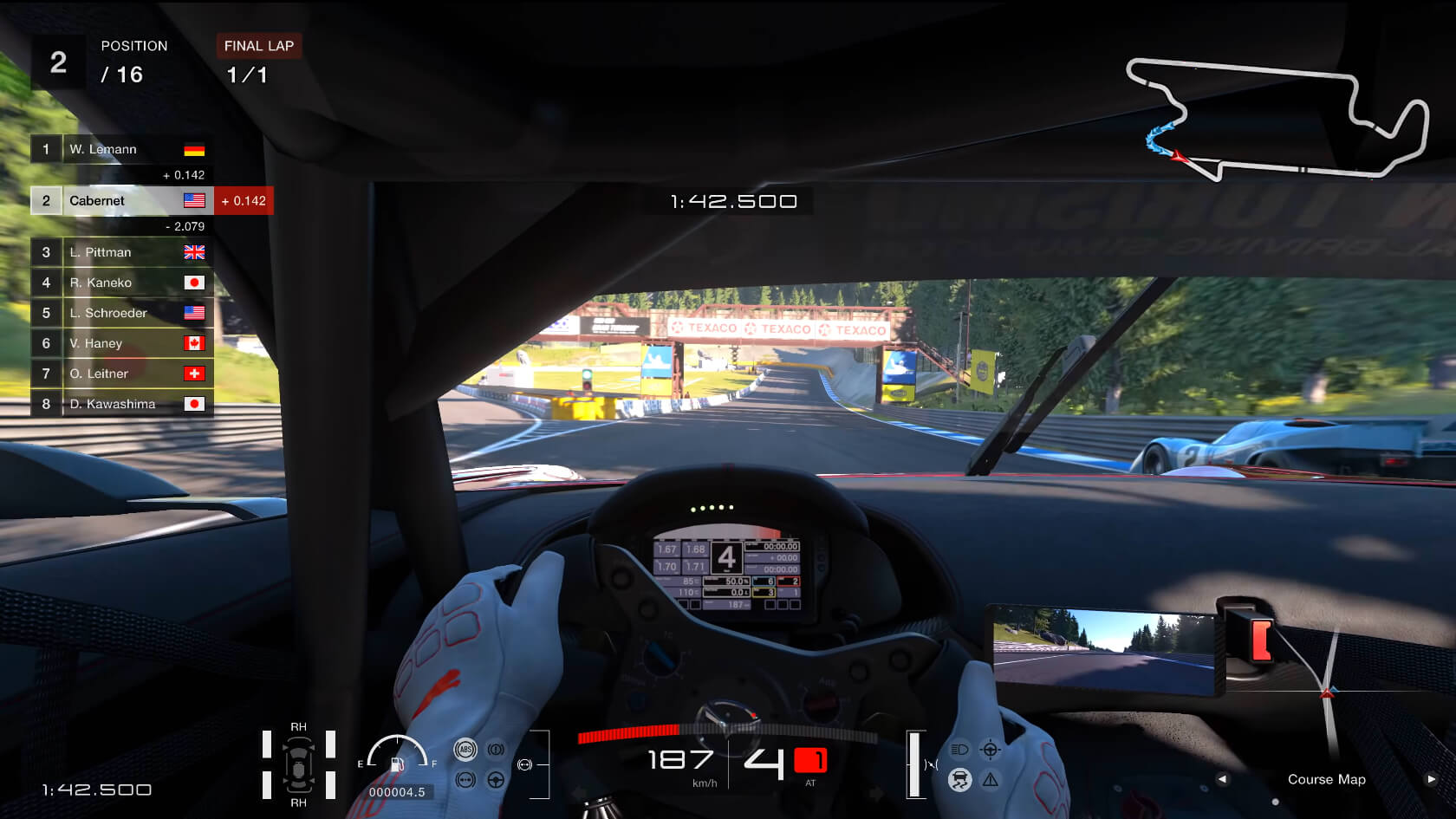Pick L. Pittman from the standings
This screenshot has width=1456, height=819.
pyautogui.click(x=121, y=252)
